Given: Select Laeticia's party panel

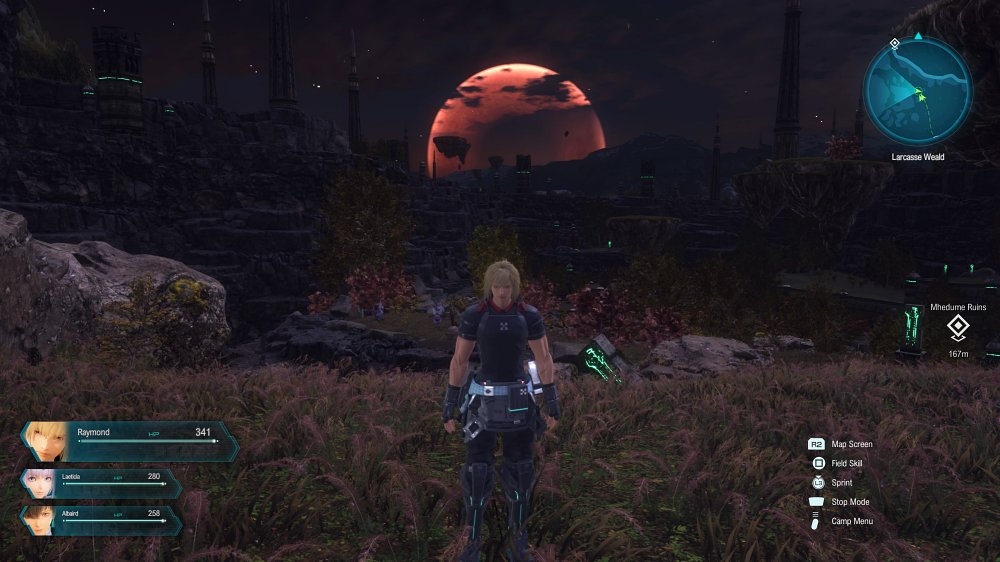Looking at the screenshot, I should [101, 483].
